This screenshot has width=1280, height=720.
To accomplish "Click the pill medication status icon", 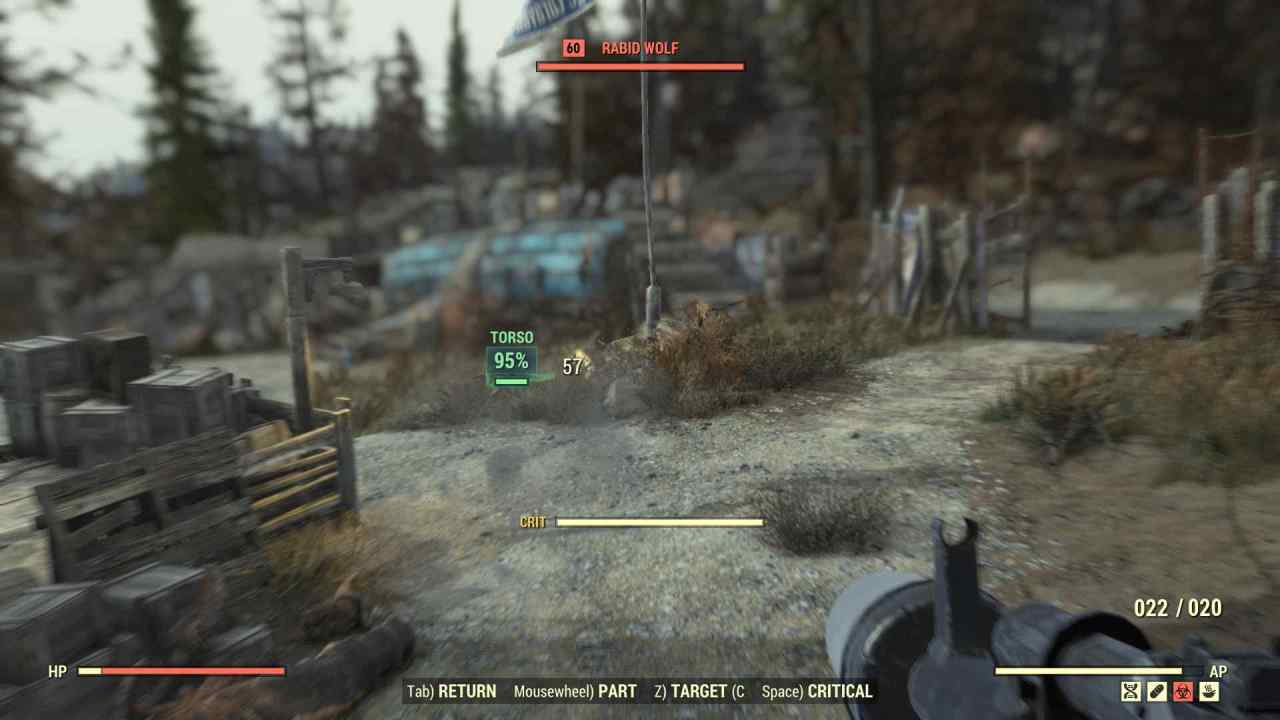I will 1156,692.
